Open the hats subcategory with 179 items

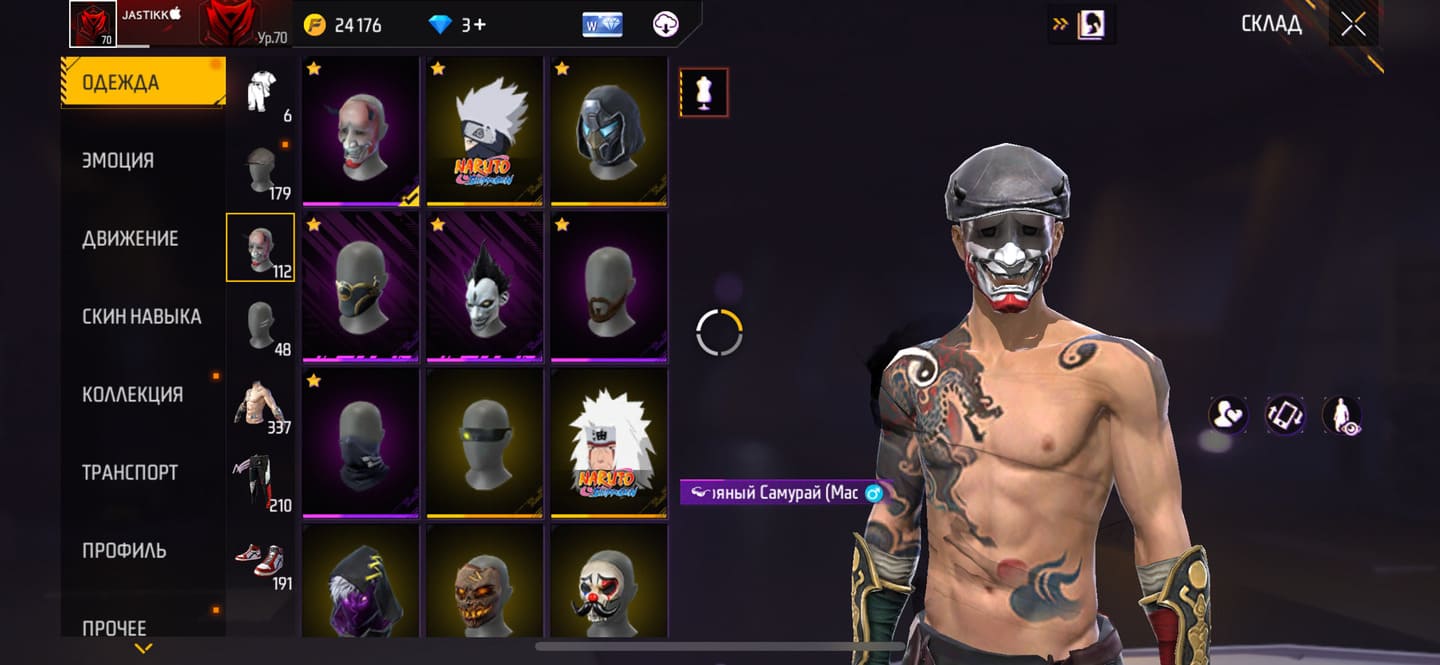261,171
